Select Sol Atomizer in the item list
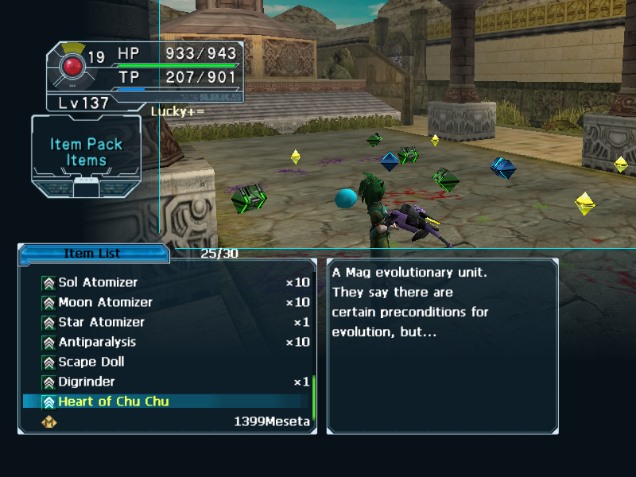This screenshot has width=636, height=477. (98, 283)
